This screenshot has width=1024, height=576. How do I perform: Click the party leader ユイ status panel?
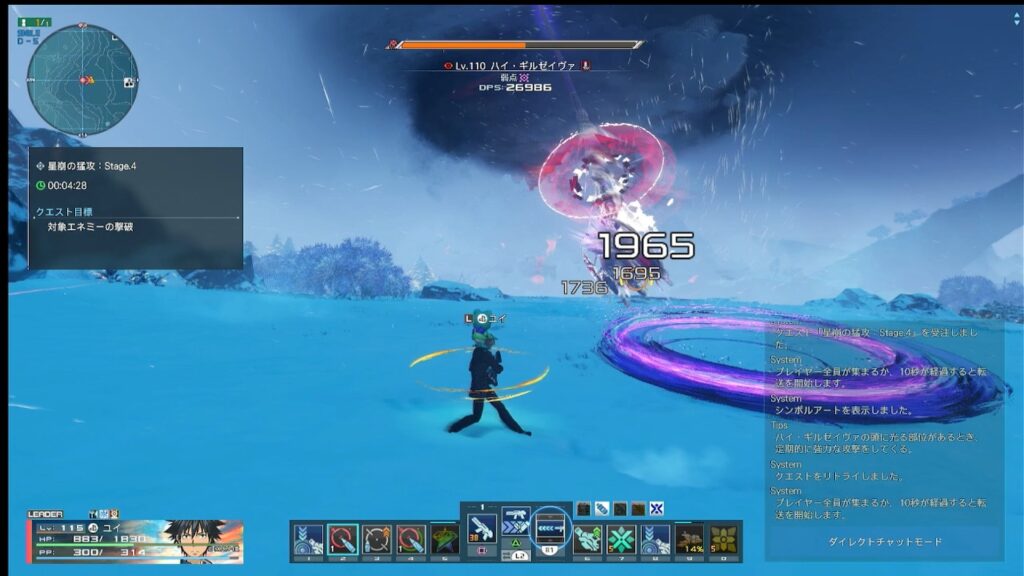(135, 539)
